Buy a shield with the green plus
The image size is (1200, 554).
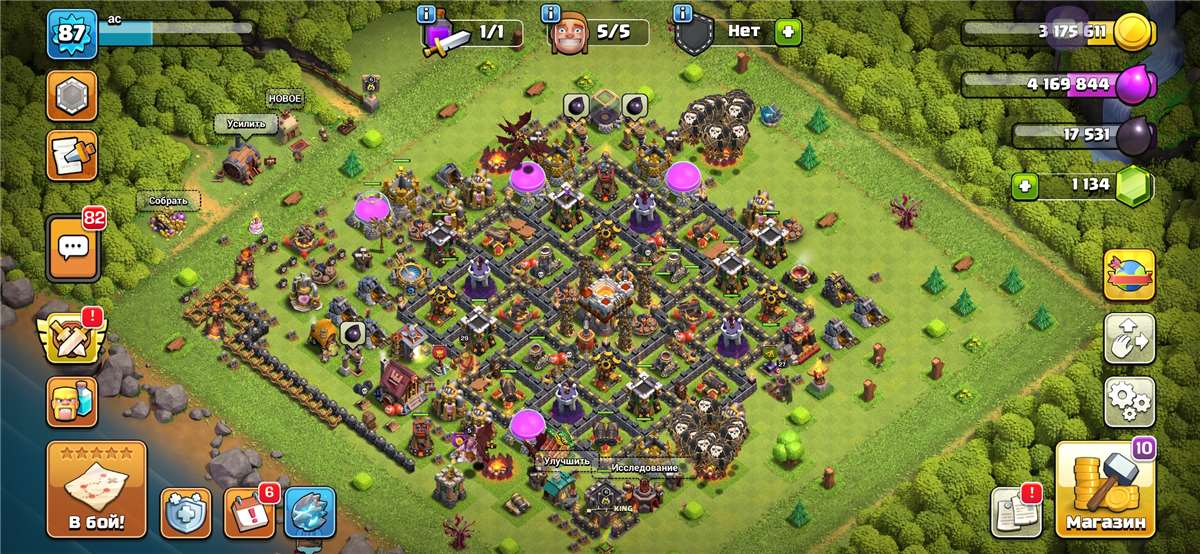[x=788, y=32]
